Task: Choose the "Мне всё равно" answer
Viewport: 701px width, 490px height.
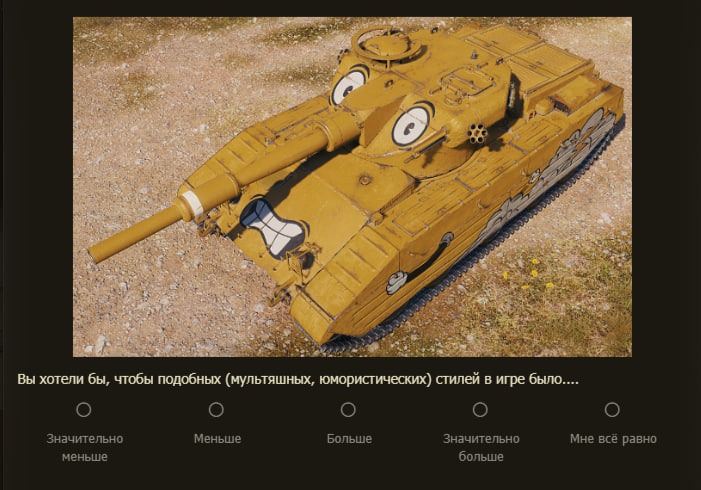Action: coord(612,409)
